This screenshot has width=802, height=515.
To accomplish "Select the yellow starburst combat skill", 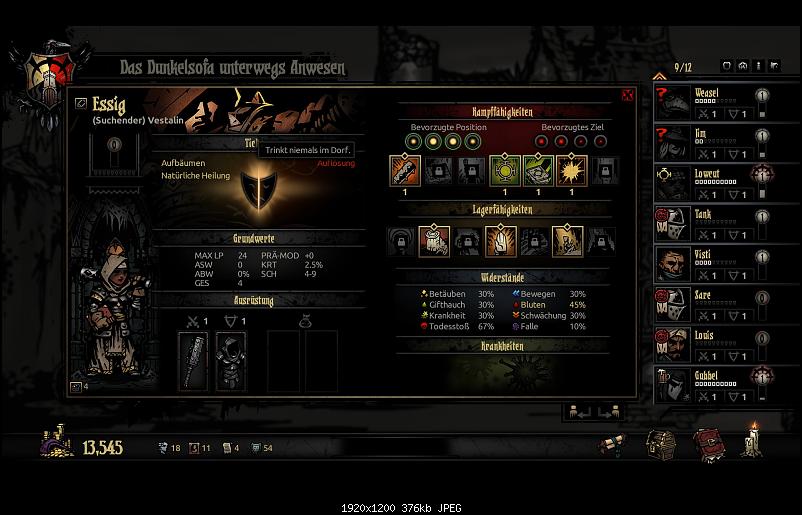I will pyautogui.click(x=569, y=170).
